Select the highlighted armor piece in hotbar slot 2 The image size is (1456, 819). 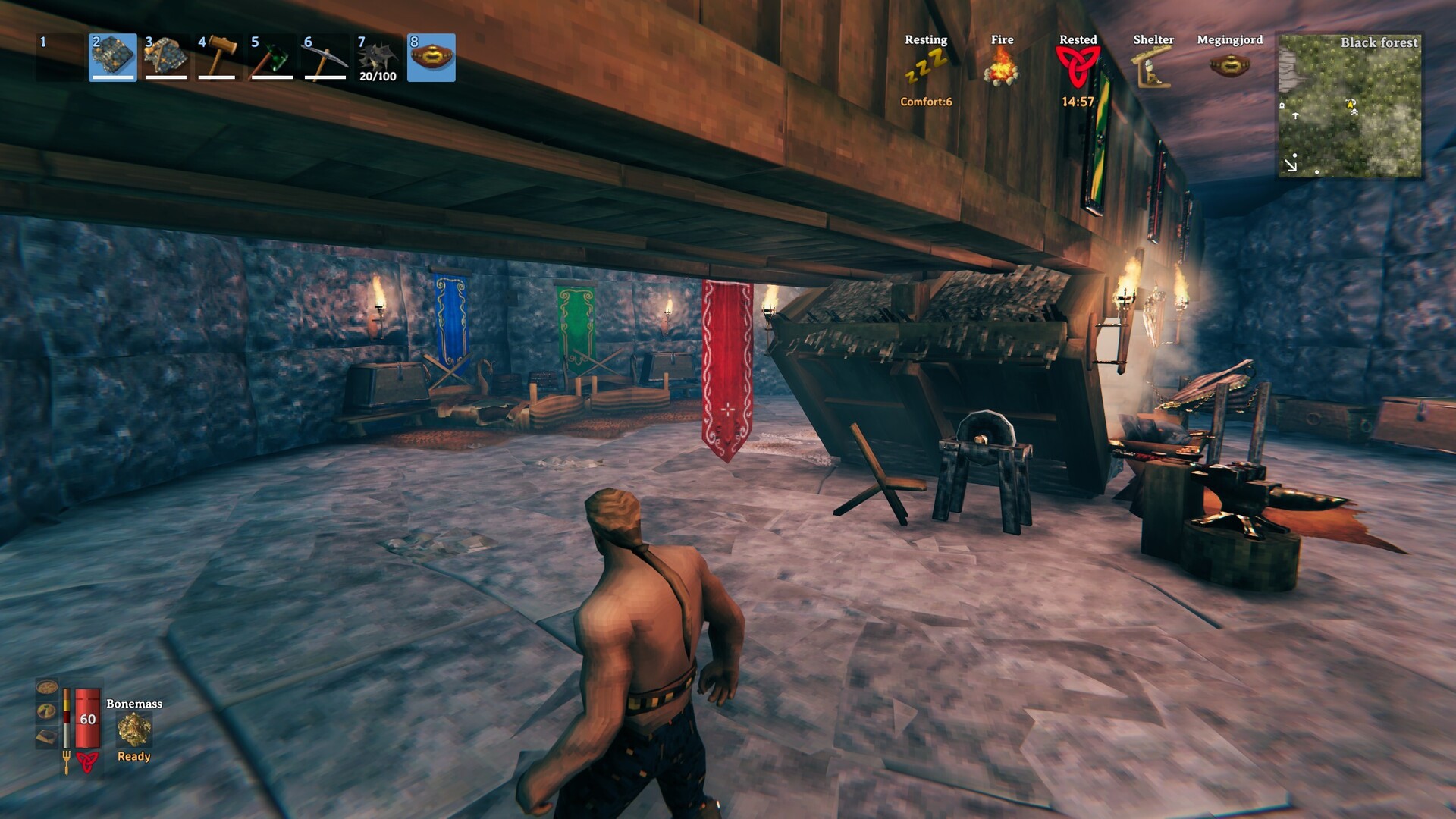tap(113, 57)
